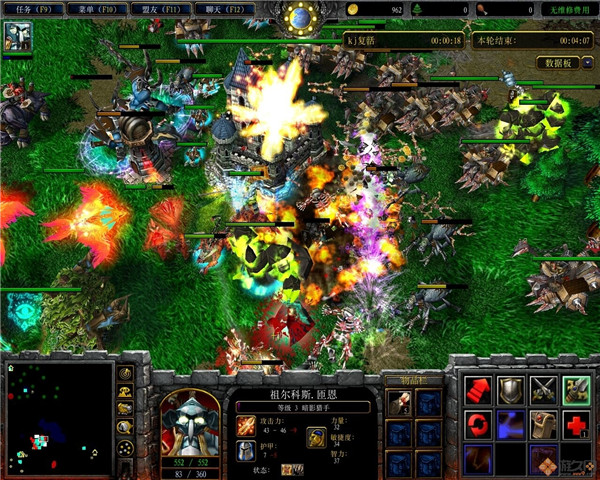Click on the minimap
Image resolution: width=600 pixels, height=480 pixels.
point(58,416)
